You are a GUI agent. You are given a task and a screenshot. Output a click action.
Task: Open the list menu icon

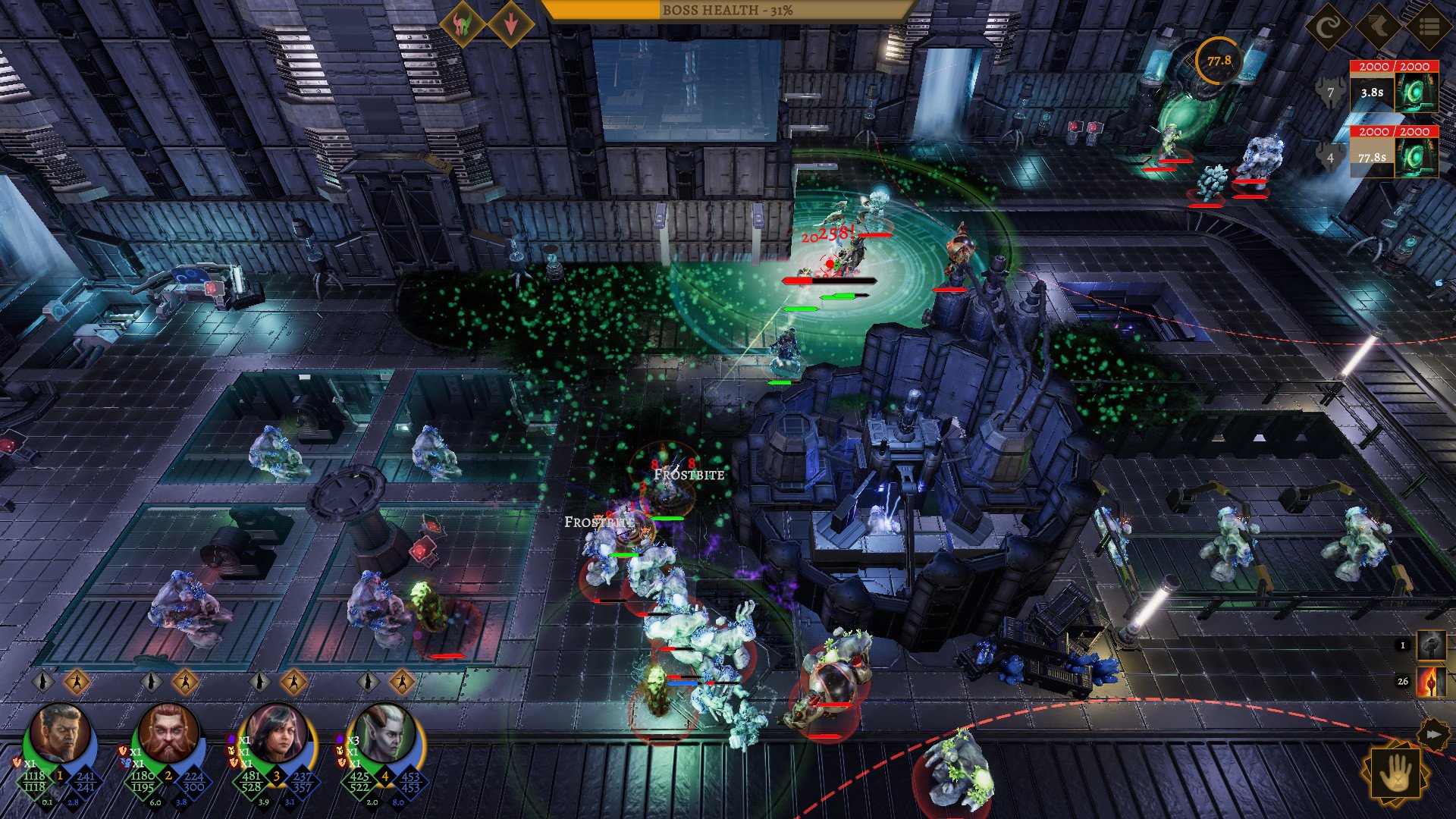(1429, 28)
